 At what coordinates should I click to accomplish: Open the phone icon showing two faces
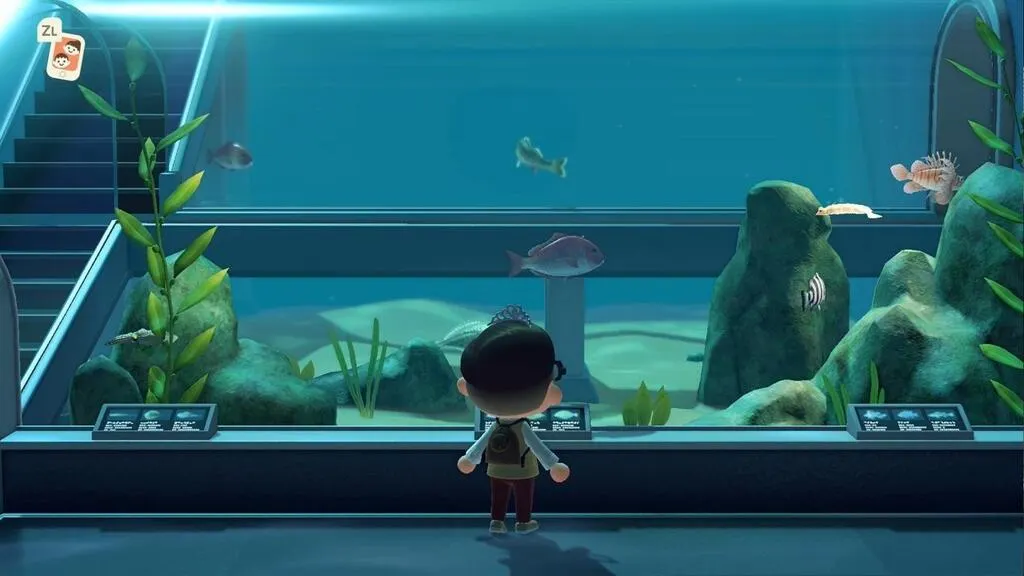pos(65,56)
